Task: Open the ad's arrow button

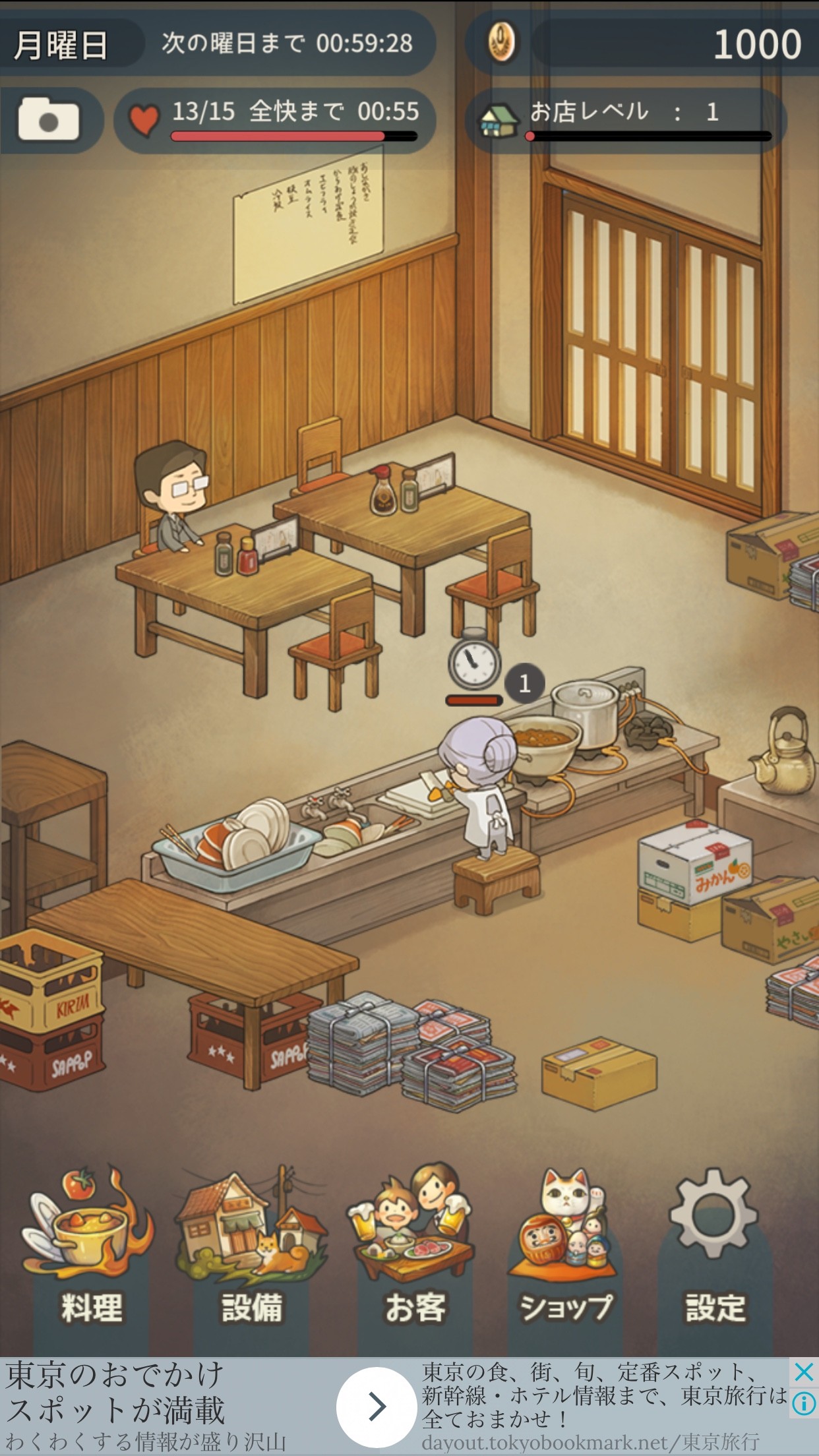Action: point(377,1407)
